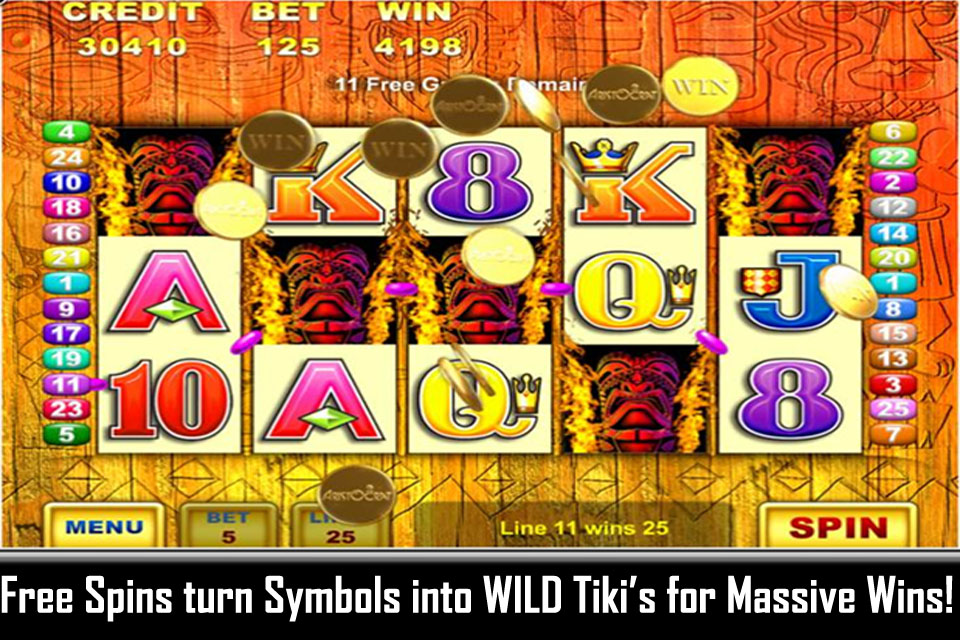960x640 pixels.
Task: Select payline marker number 13
Action: (893, 359)
